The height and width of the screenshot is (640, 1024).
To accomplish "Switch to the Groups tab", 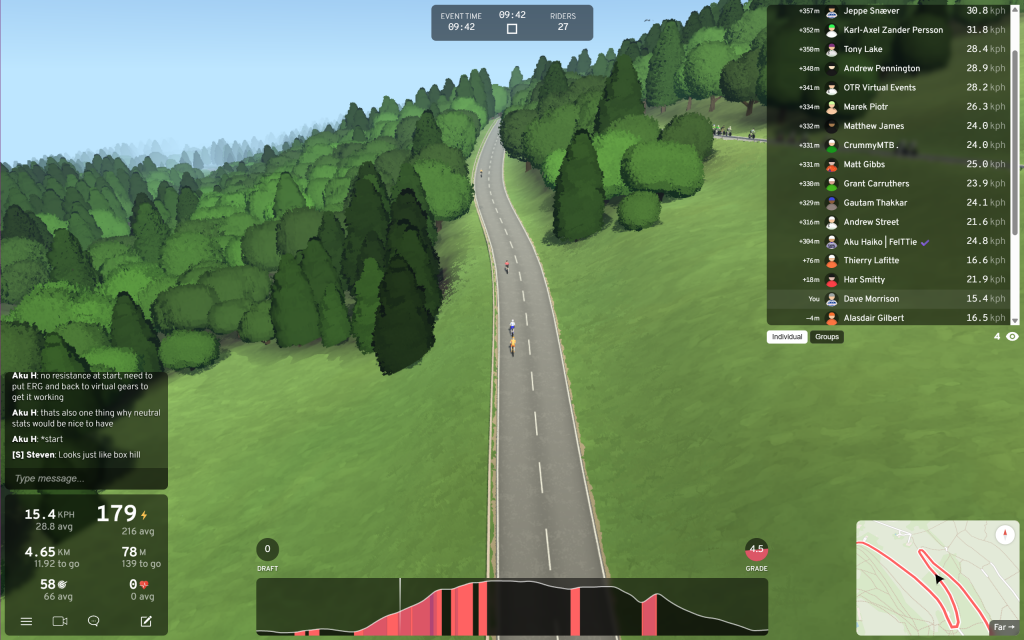I will click(x=827, y=337).
